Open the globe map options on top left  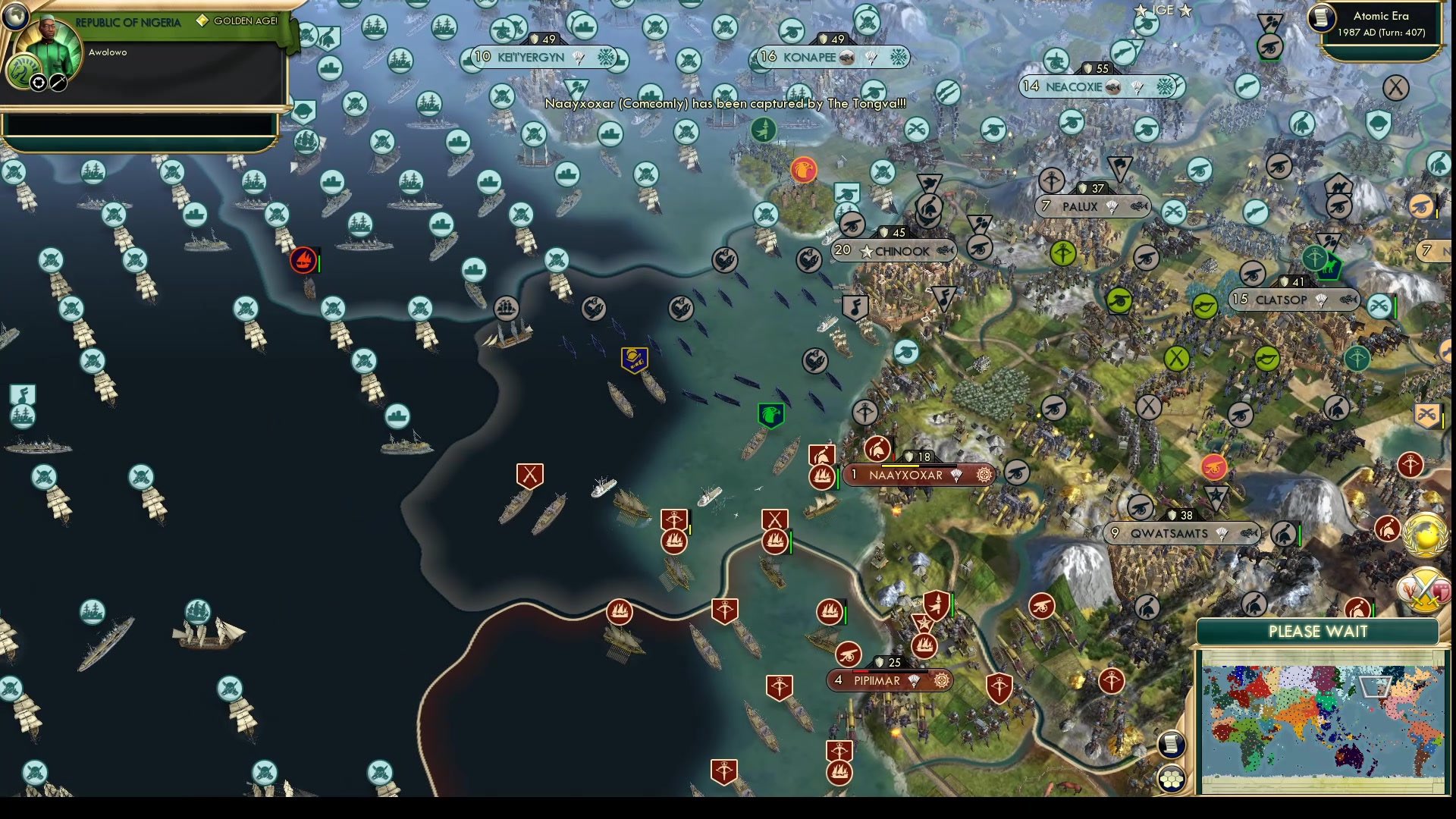coord(15,17)
